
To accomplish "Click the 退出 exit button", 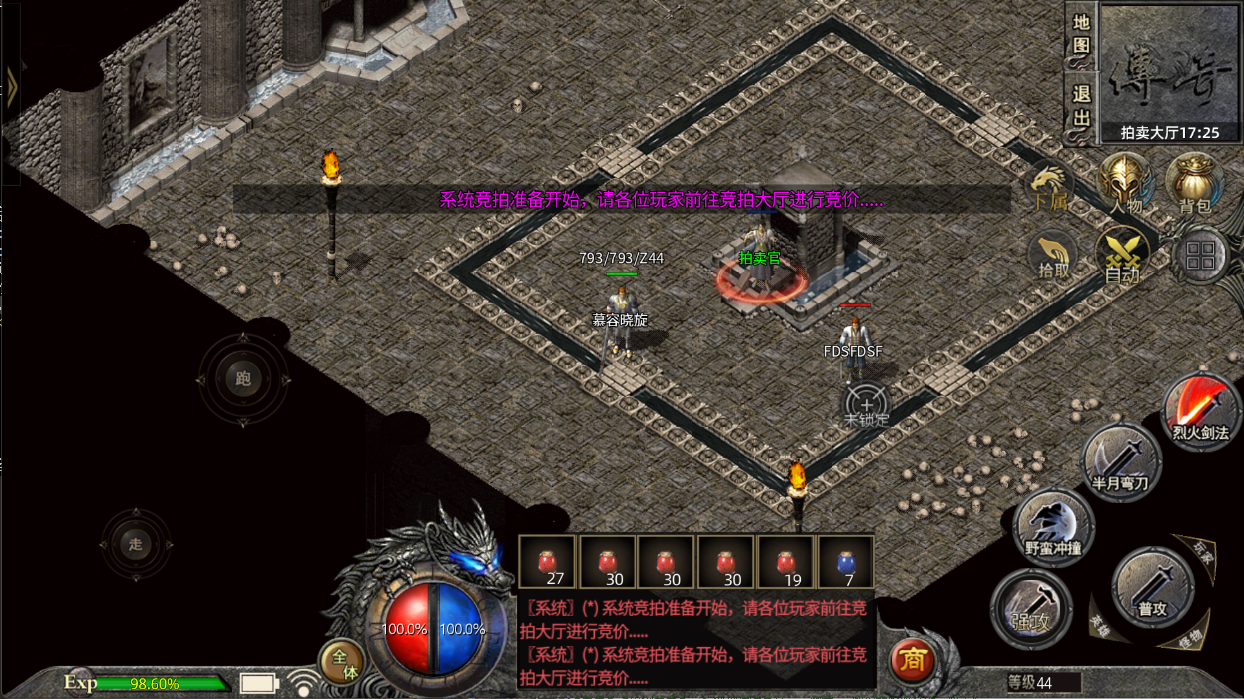I will click(x=1081, y=106).
